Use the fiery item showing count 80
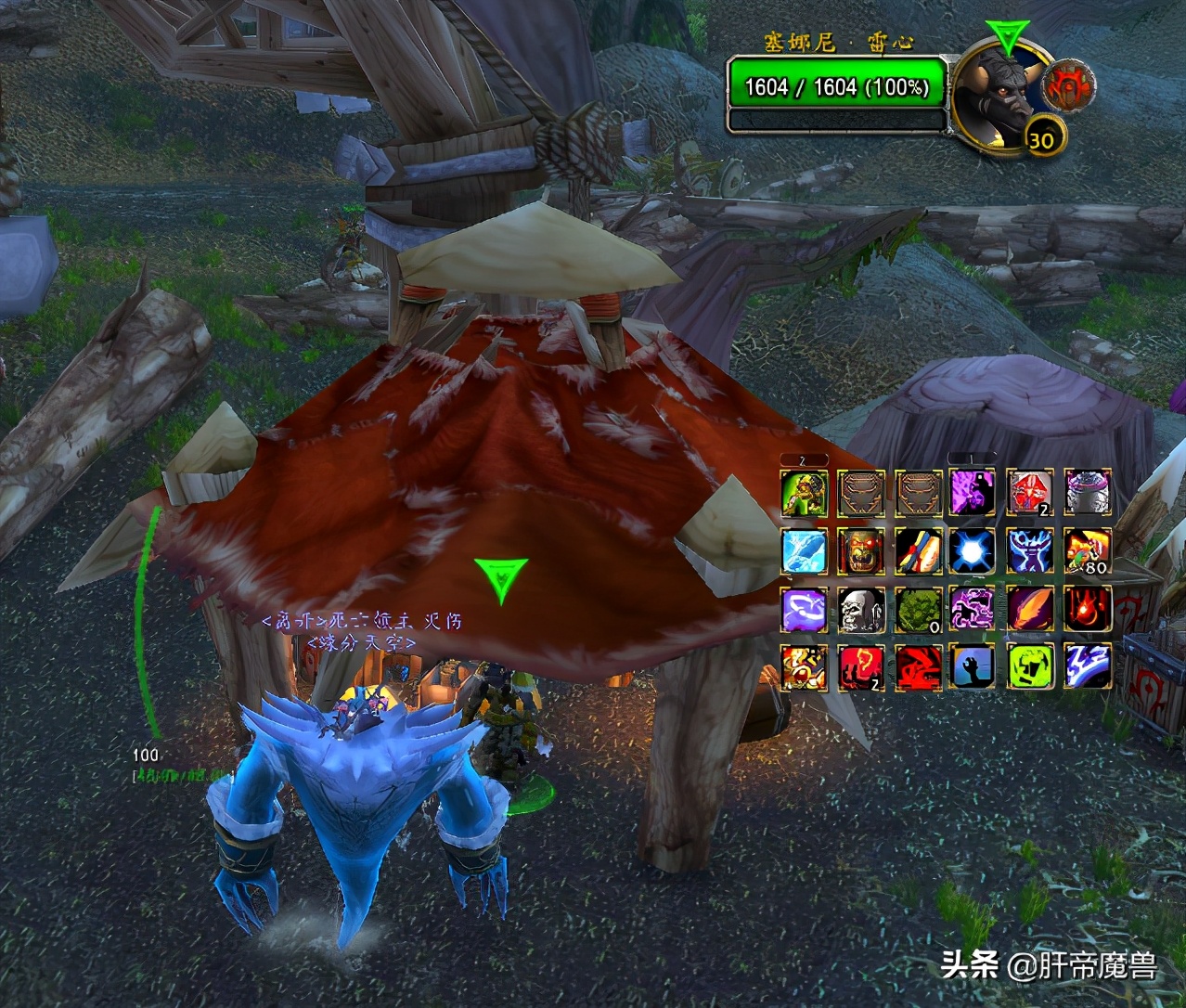The height and width of the screenshot is (1008, 1186). point(1088,550)
